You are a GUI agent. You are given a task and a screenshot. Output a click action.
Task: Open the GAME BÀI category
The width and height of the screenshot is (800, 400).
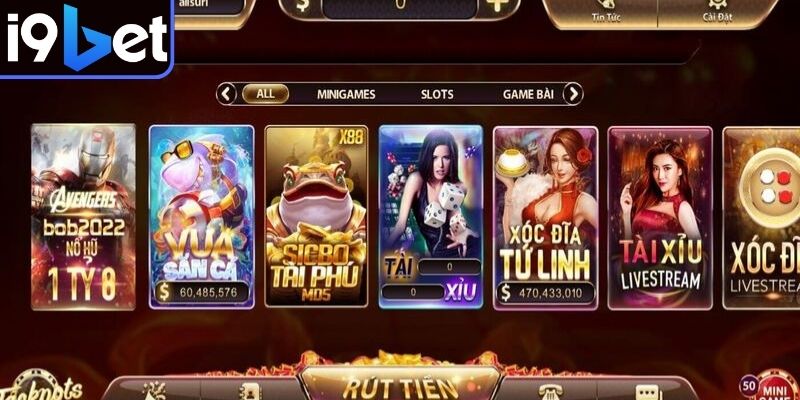click(x=528, y=94)
